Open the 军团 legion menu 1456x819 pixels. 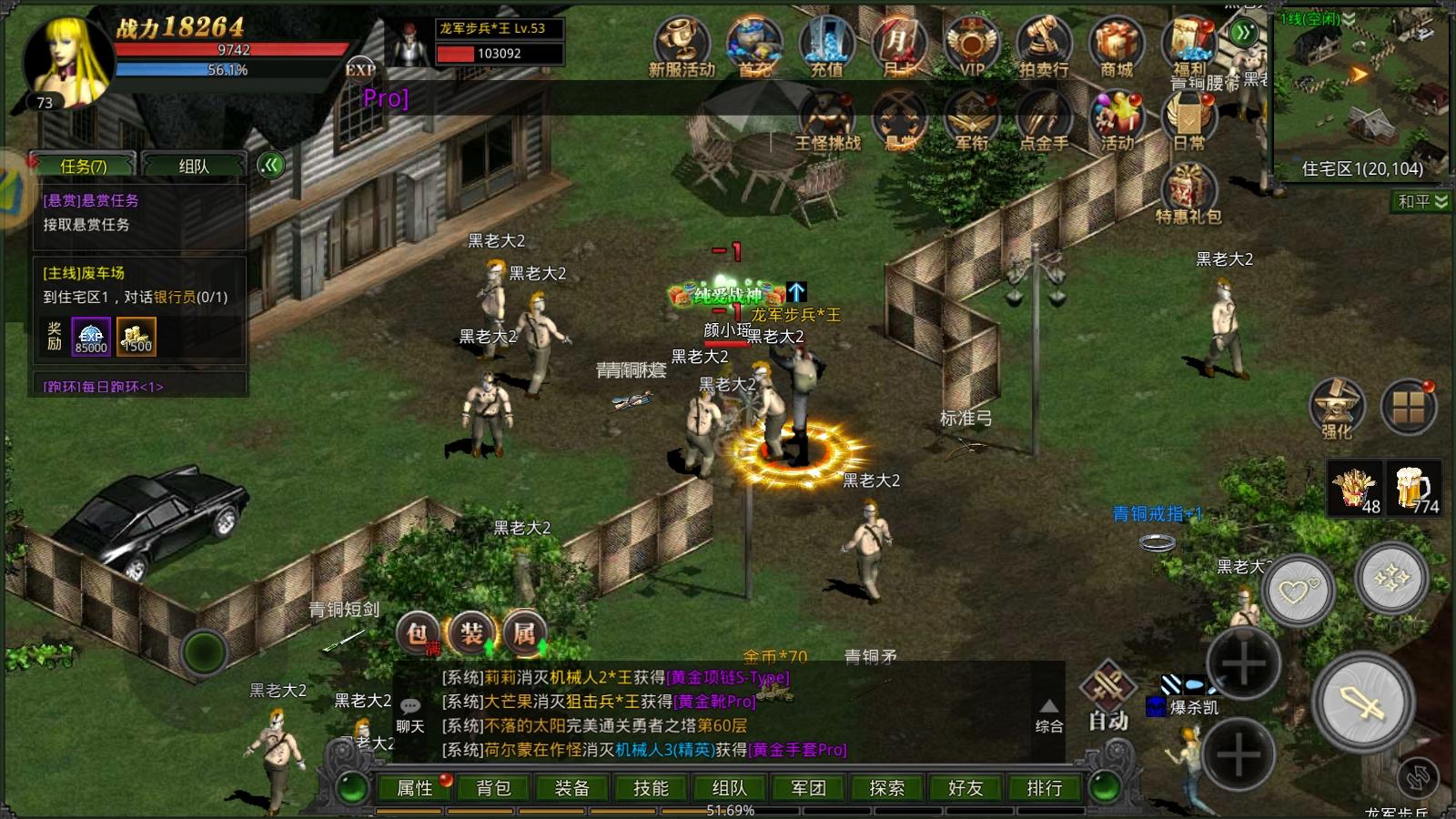[x=808, y=788]
